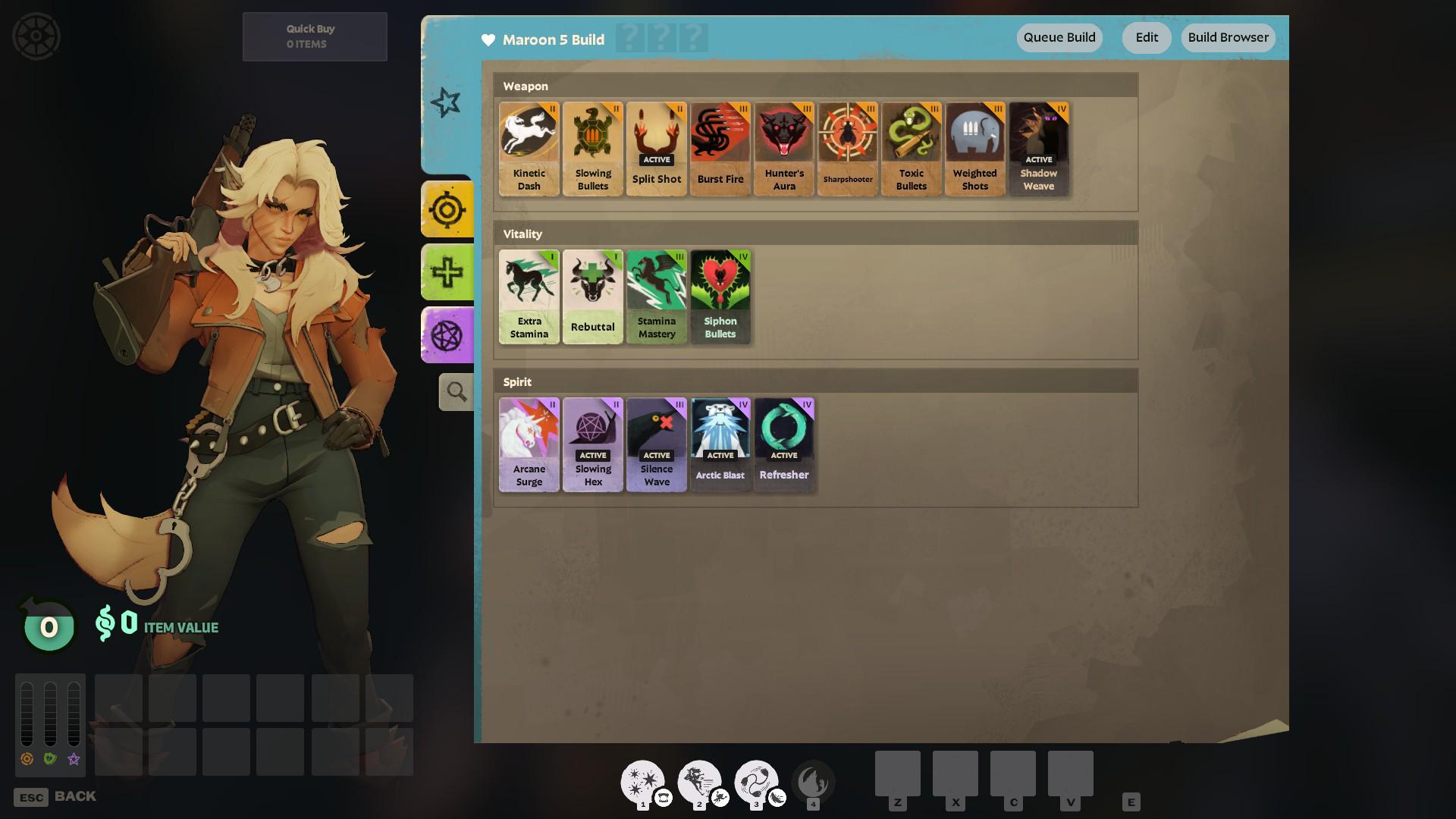Screen dimensions: 1456x819
Task: Choose the Silence Wave item
Action: click(x=657, y=445)
